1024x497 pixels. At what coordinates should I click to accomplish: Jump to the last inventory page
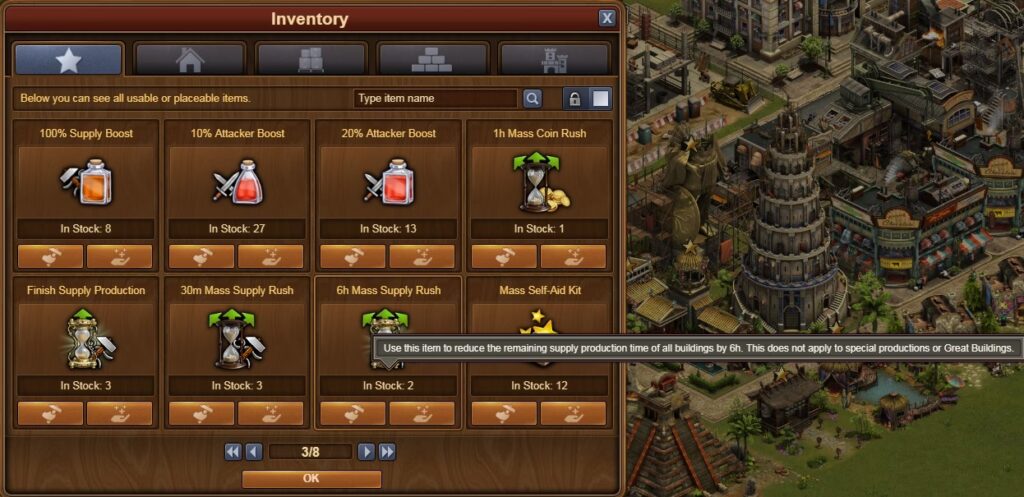387,452
